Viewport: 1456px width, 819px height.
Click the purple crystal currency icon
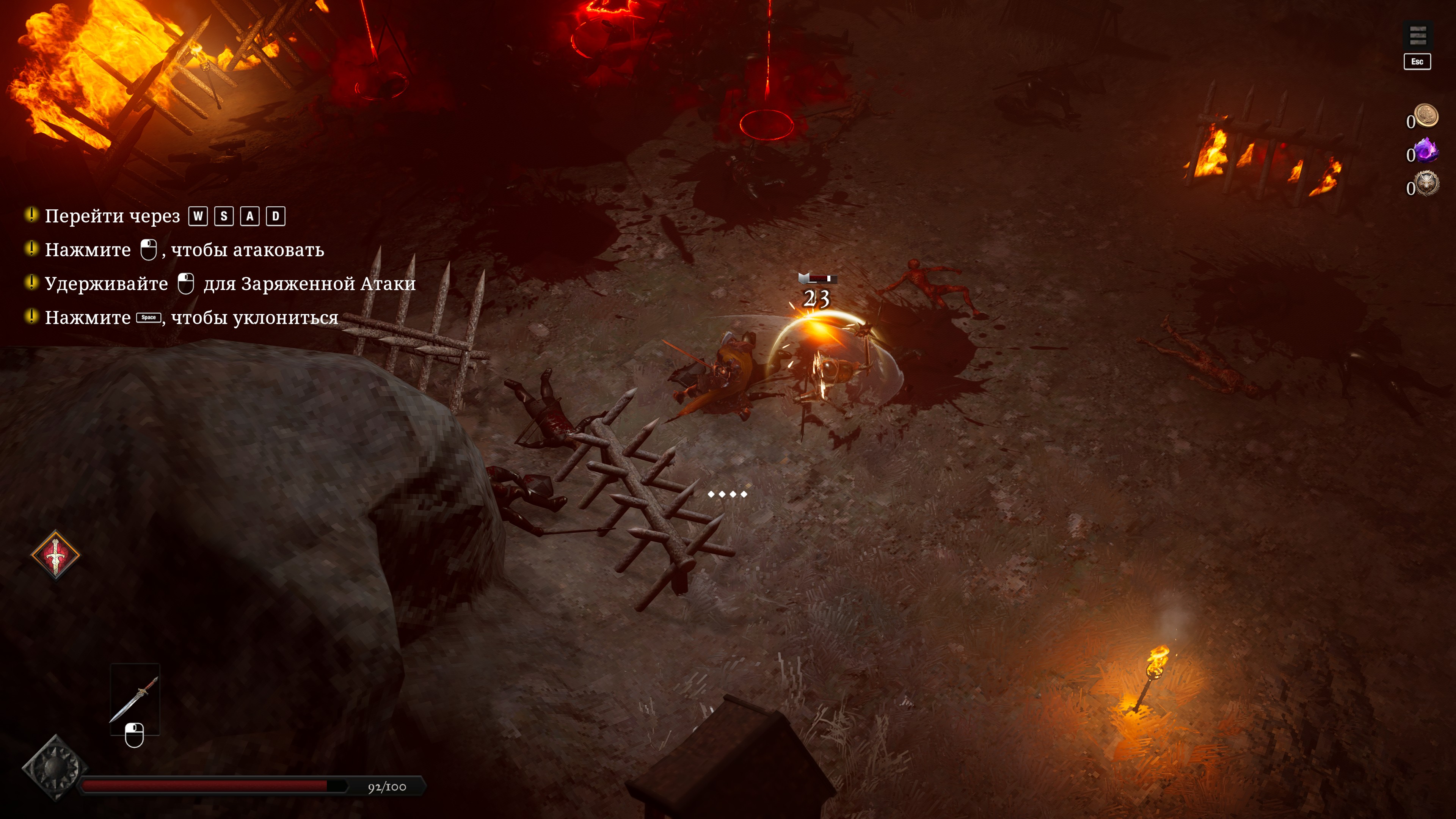tap(1426, 151)
